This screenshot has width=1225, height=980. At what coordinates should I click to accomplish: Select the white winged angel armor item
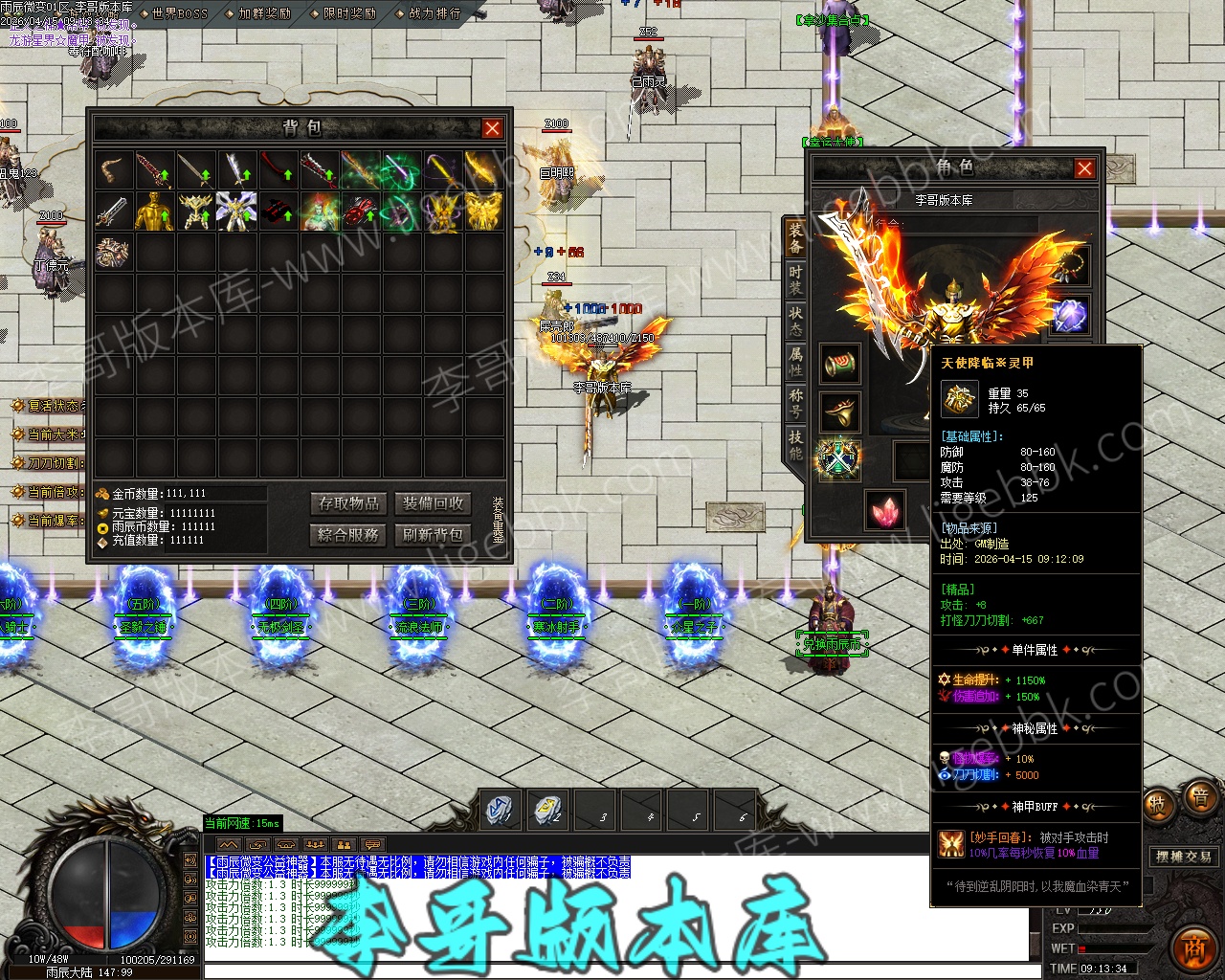tap(236, 212)
